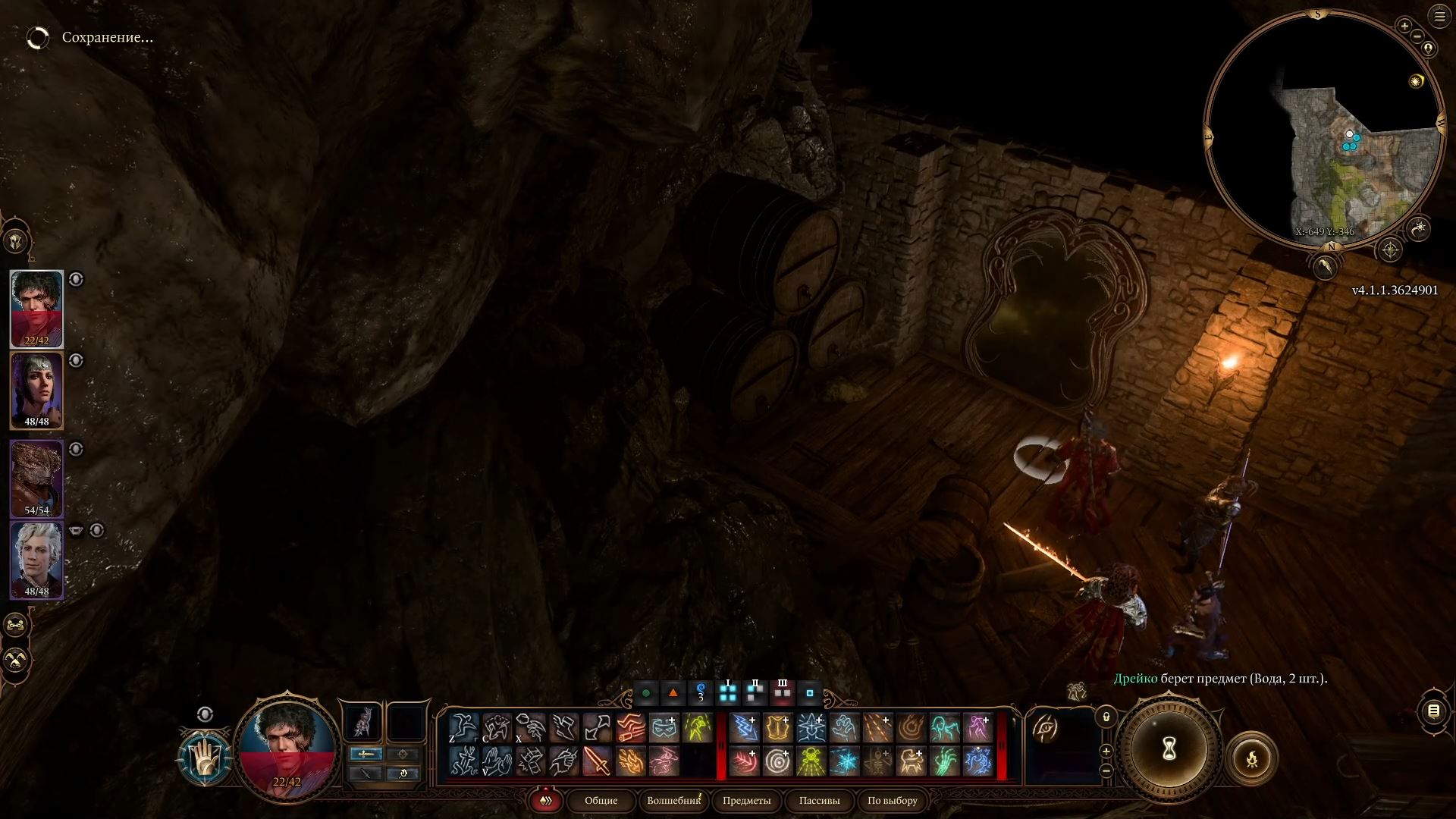Activate the flaming sword hotbar ability
The image size is (1456, 819).
click(x=597, y=761)
